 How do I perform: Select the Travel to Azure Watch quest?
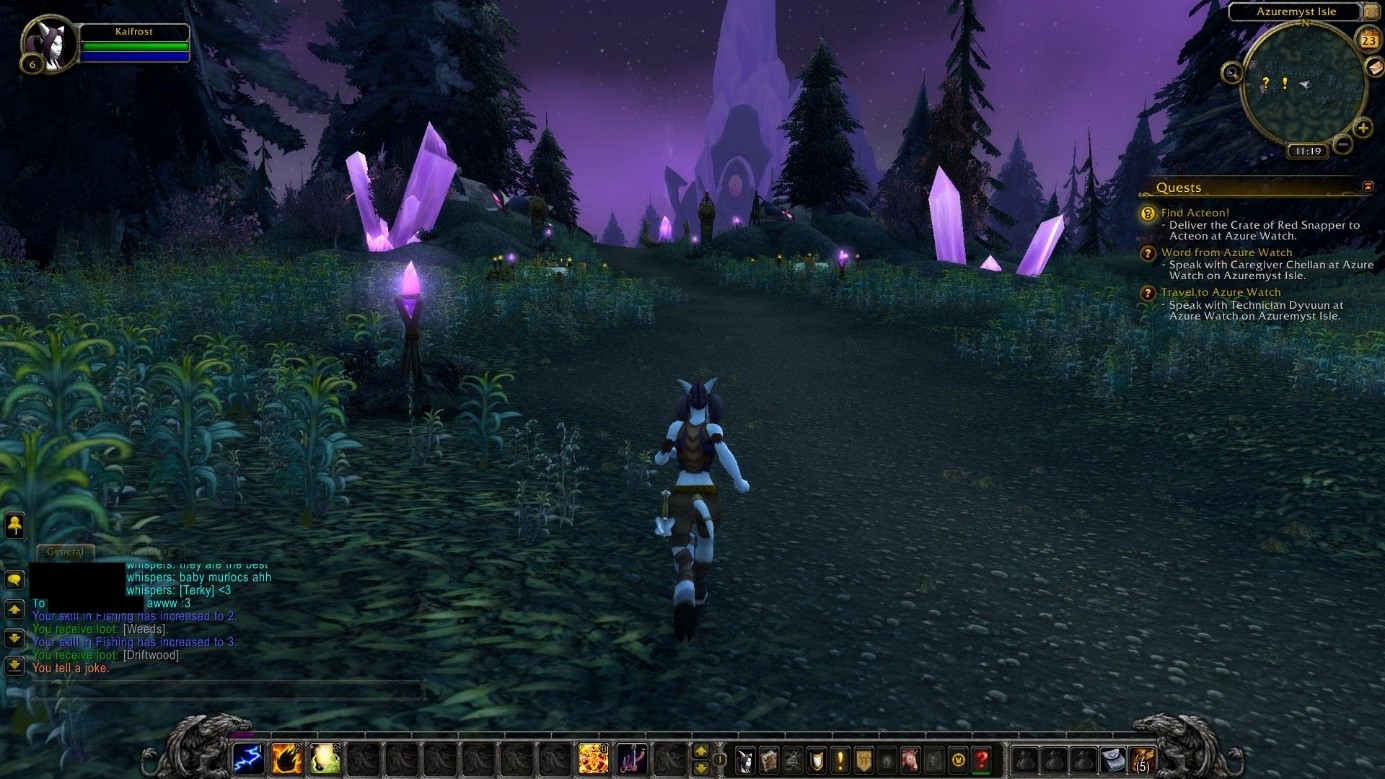[1220, 292]
